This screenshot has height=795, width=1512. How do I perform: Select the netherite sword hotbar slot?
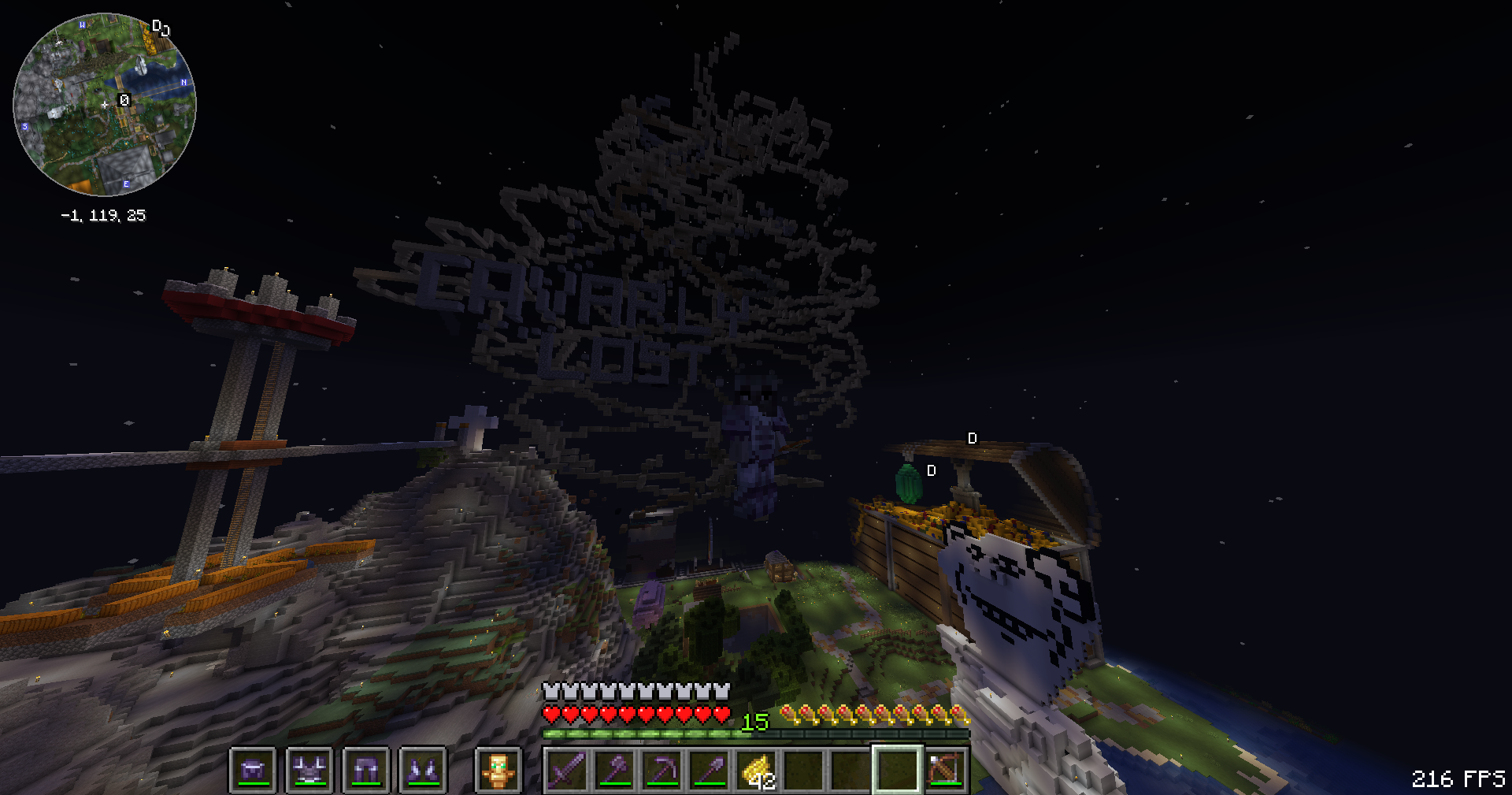click(x=567, y=770)
